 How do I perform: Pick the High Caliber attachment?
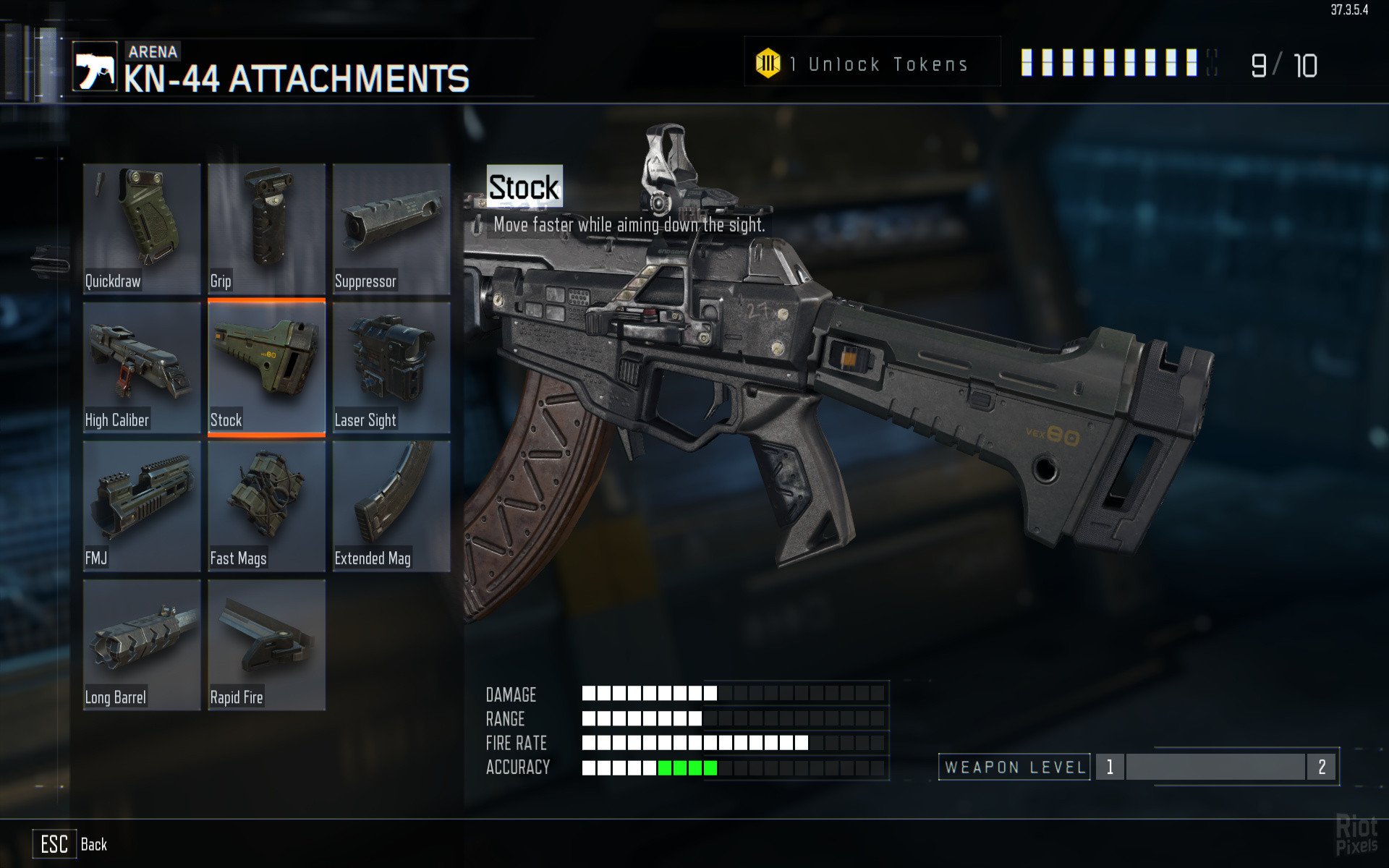click(142, 367)
